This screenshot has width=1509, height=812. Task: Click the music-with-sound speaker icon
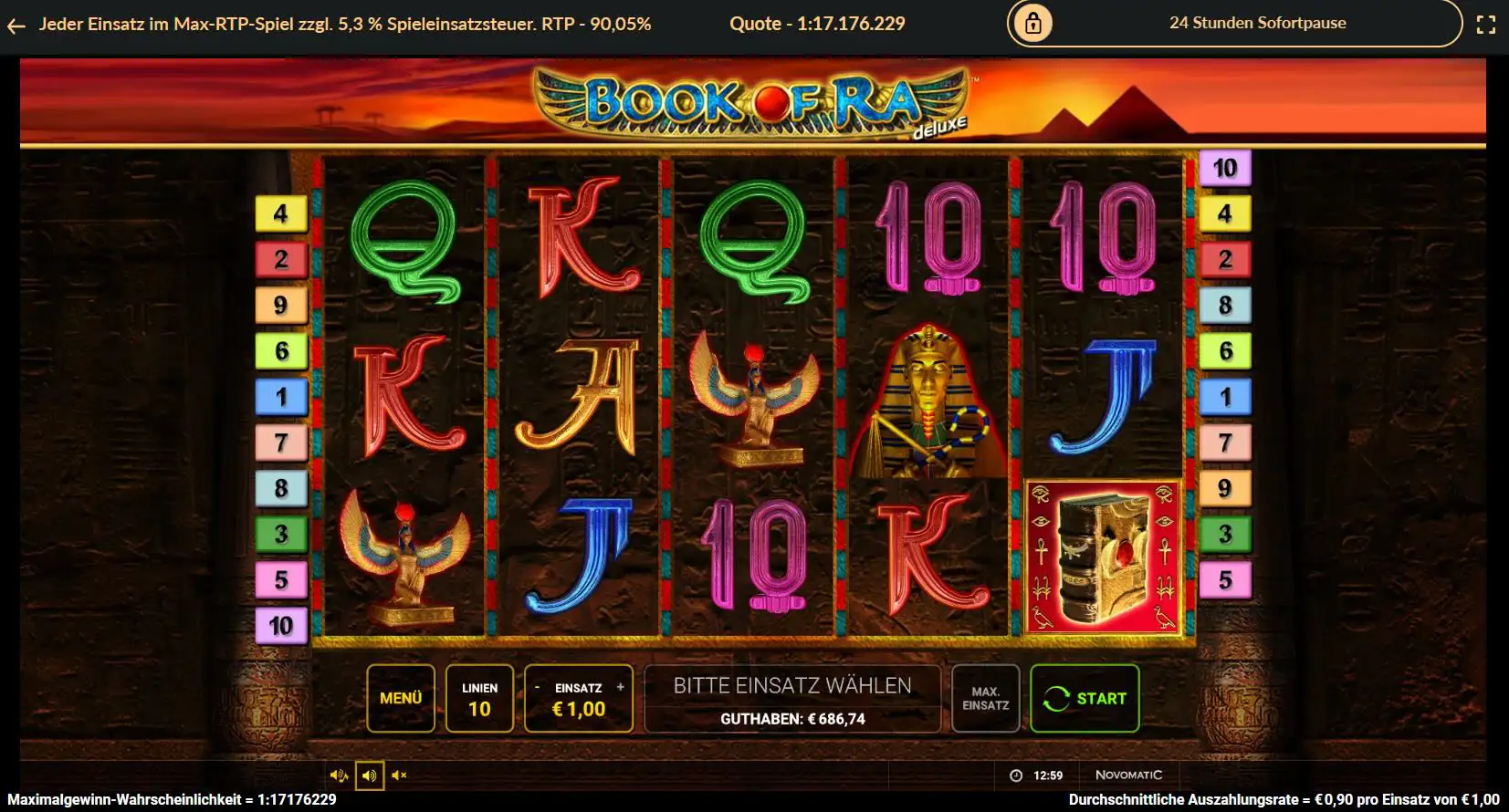340,776
